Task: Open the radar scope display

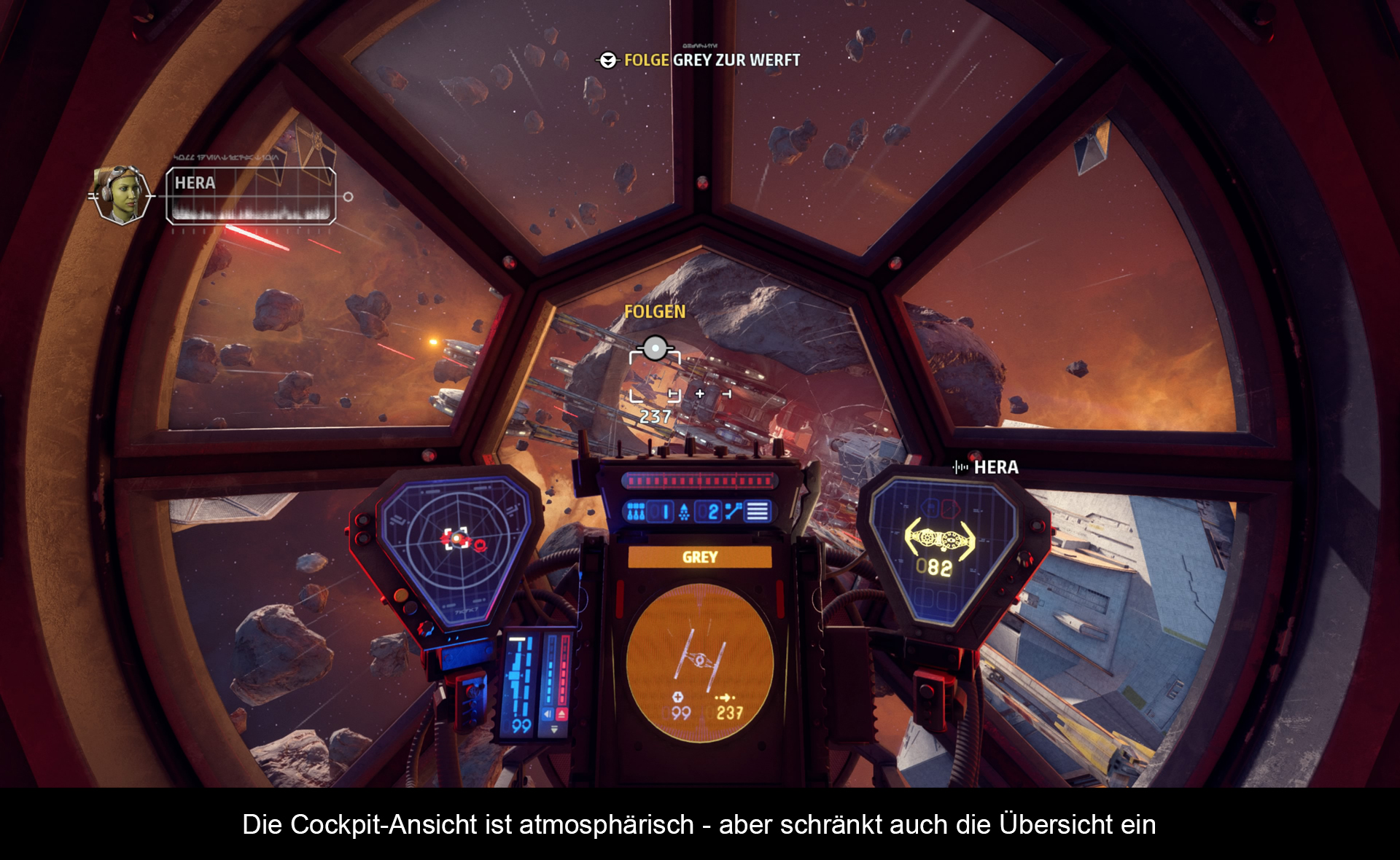Action: point(456,547)
